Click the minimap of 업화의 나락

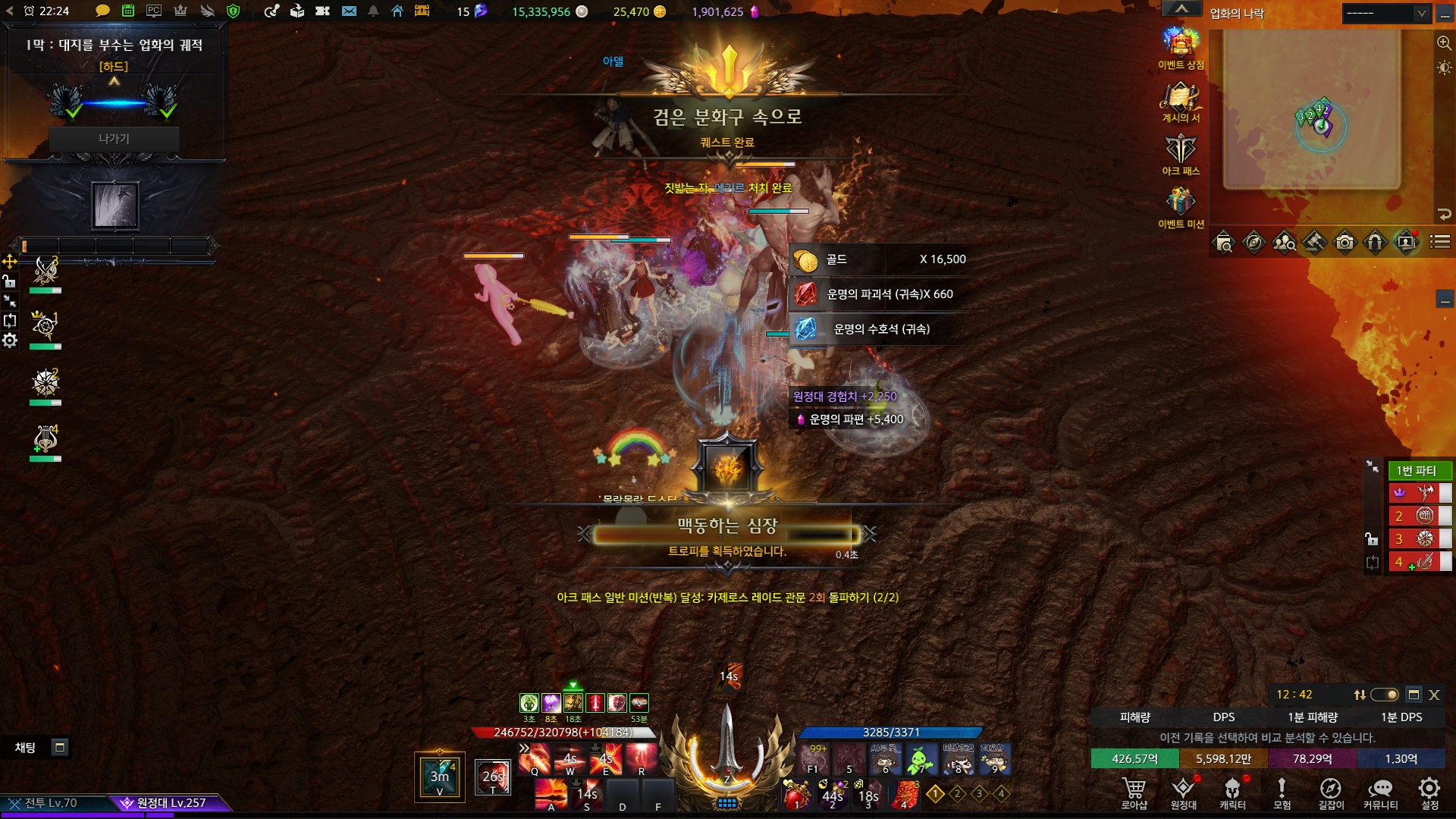tap(1312, 110)
